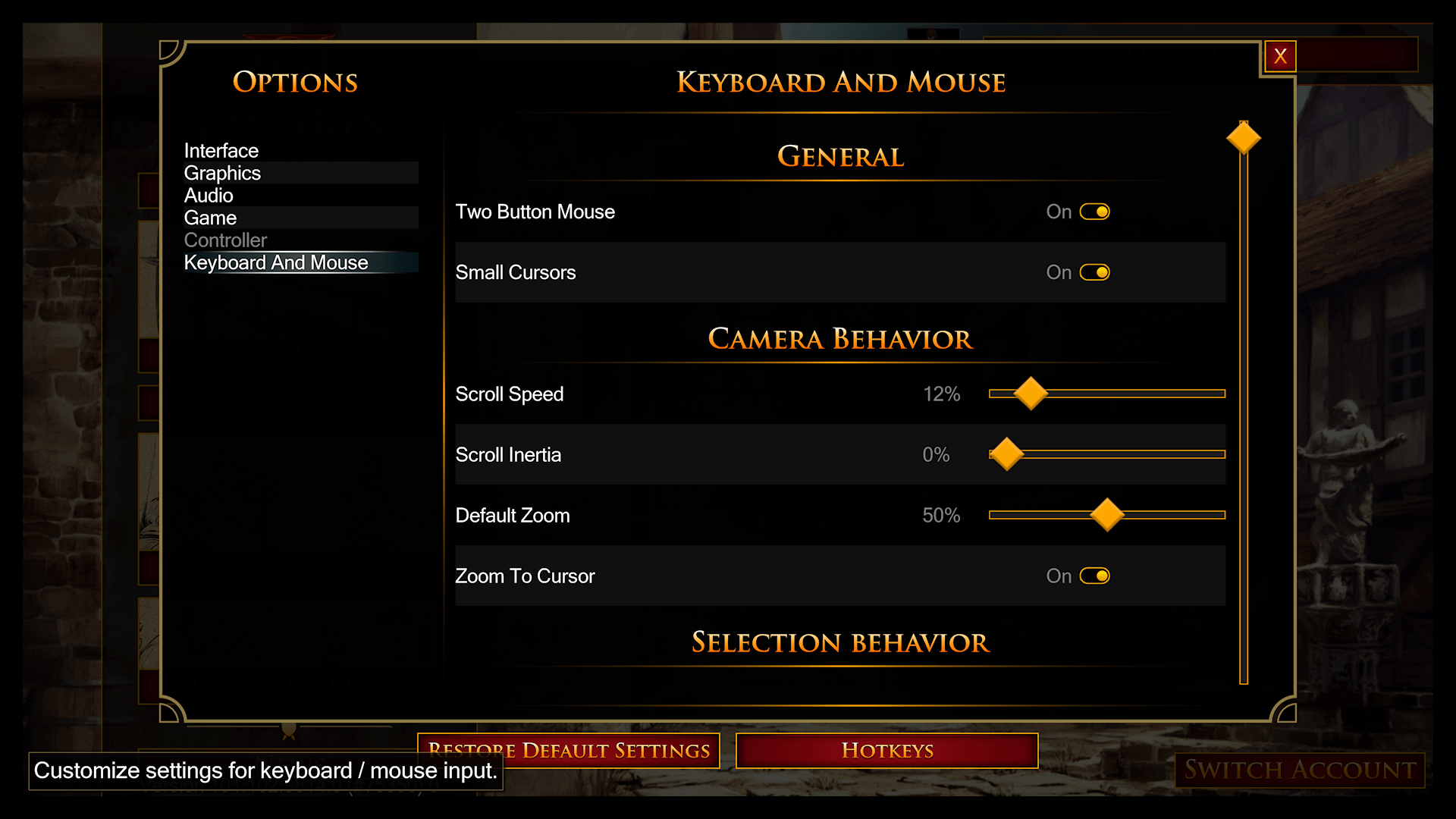
Task: Click the Camera Behavior heading
Action: point(839,339)
